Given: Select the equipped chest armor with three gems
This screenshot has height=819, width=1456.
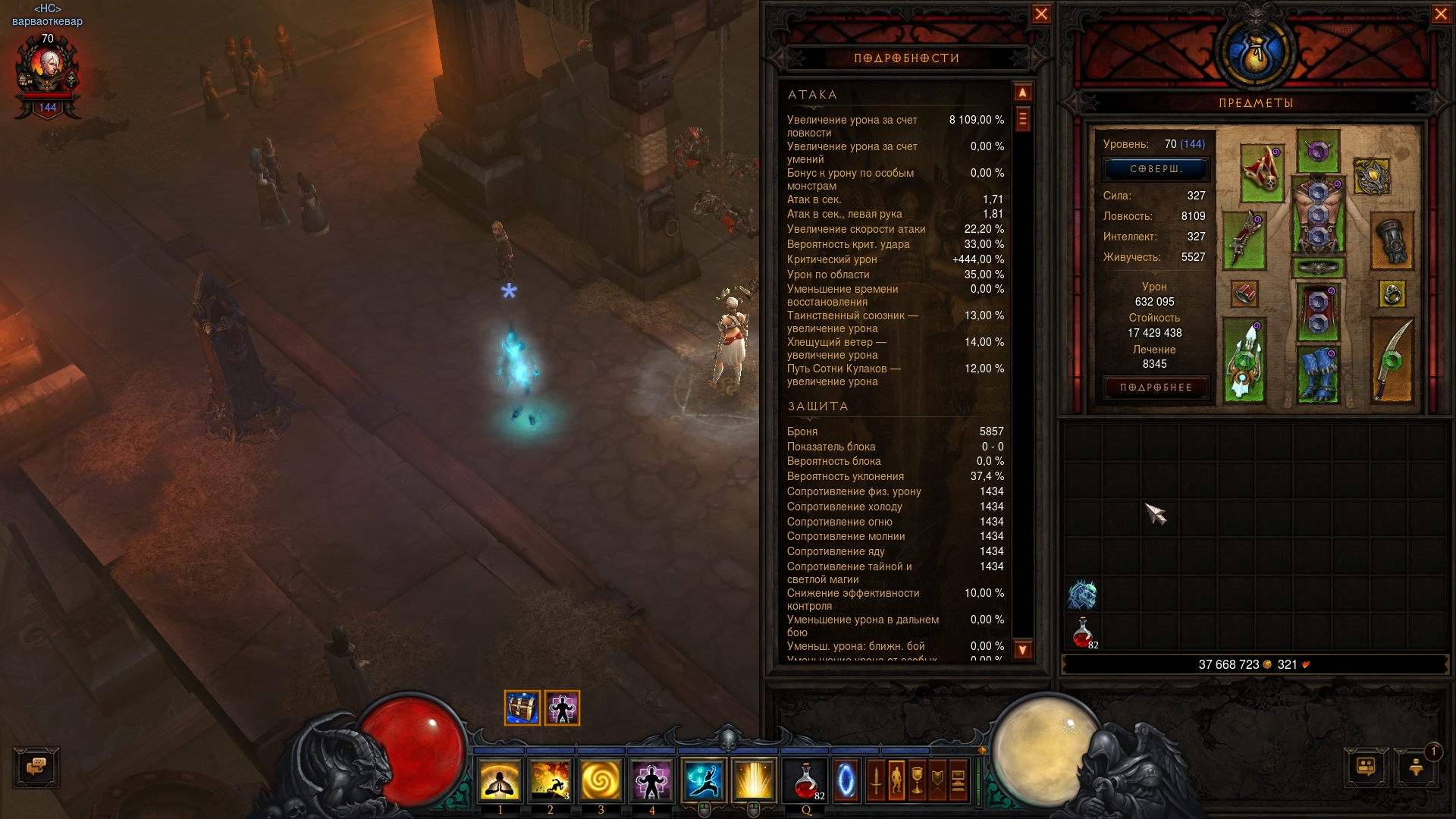Looking at the screenshot, I should tap(1318, 215).
